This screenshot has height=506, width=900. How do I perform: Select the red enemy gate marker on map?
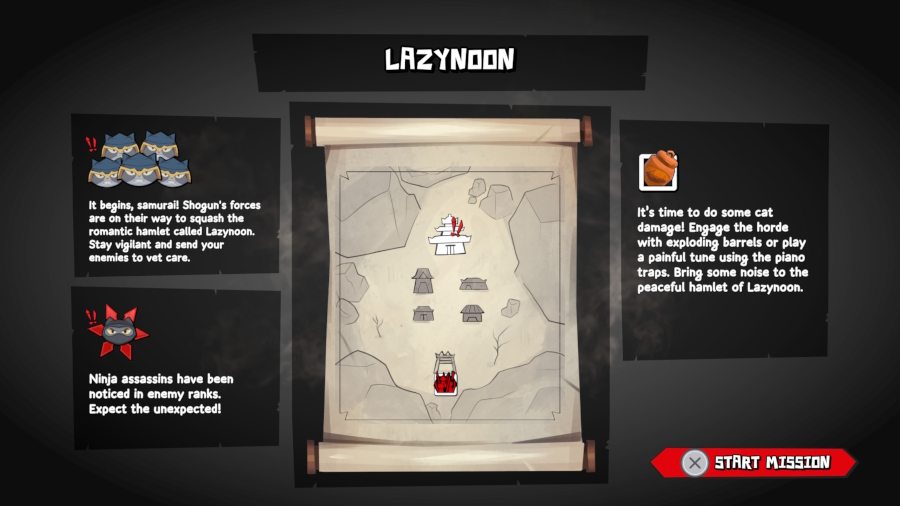pos(445,376)
